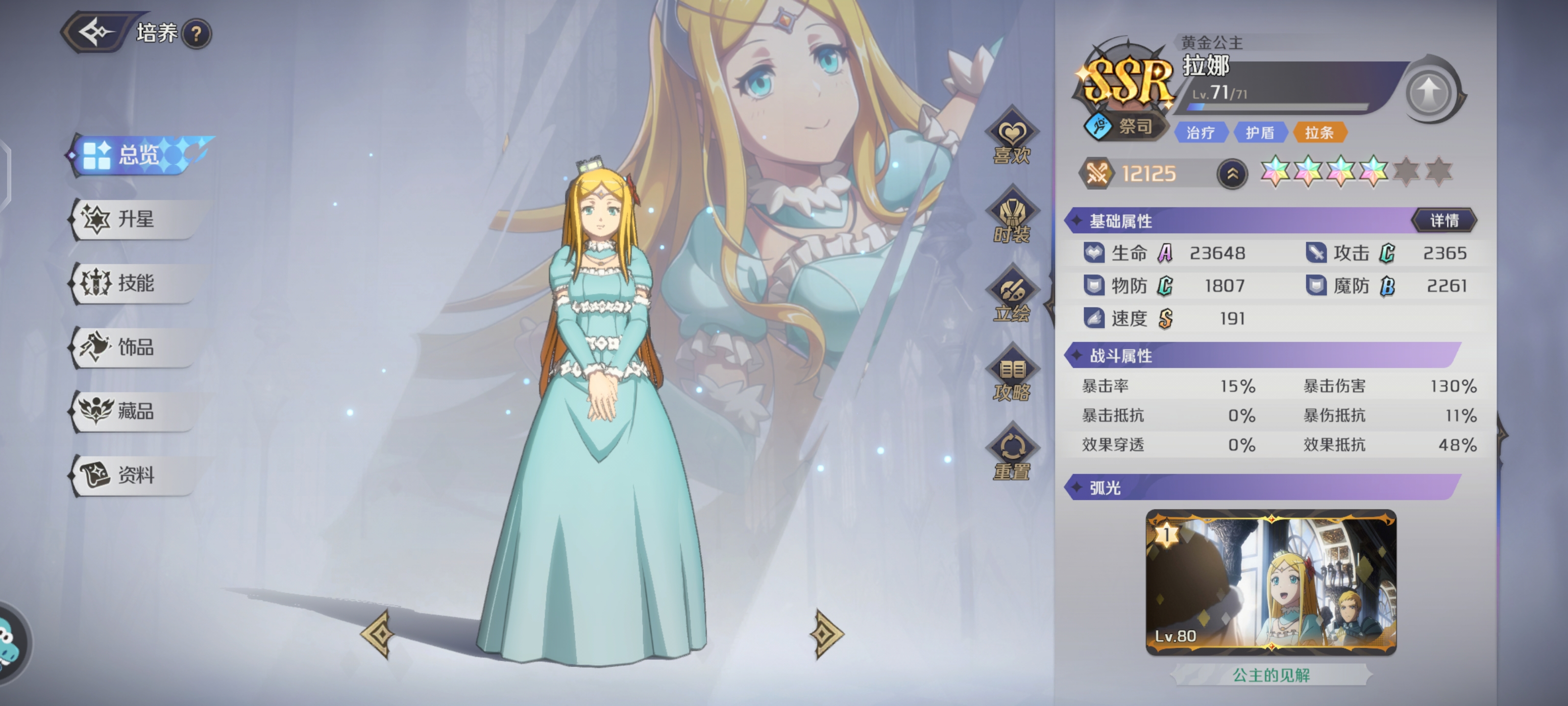1568x706 pixels.
Task: Open the help question mark icon
Action: (x=196, y=34)
